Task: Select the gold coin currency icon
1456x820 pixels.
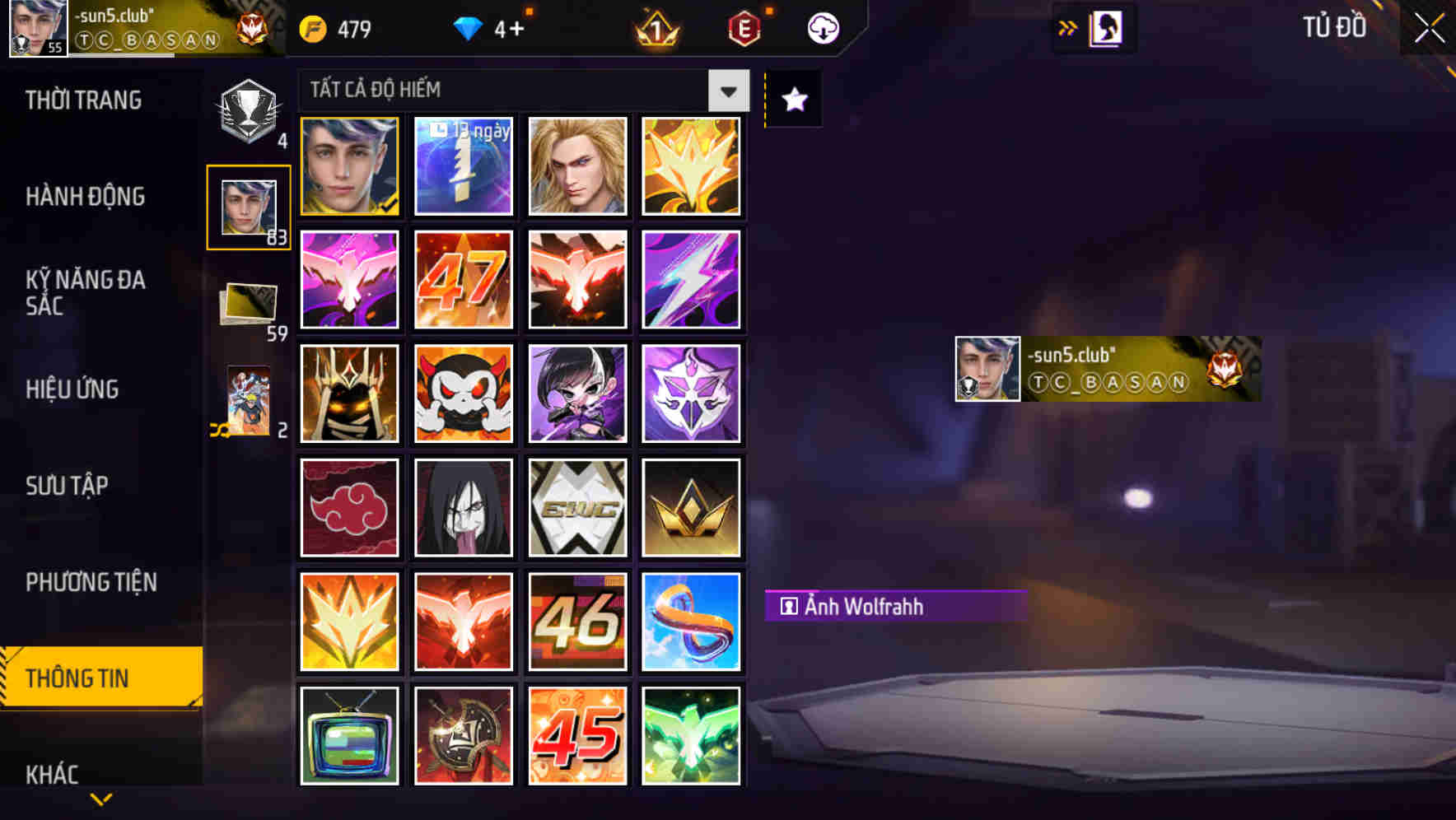Action: (x=315, y=28)
